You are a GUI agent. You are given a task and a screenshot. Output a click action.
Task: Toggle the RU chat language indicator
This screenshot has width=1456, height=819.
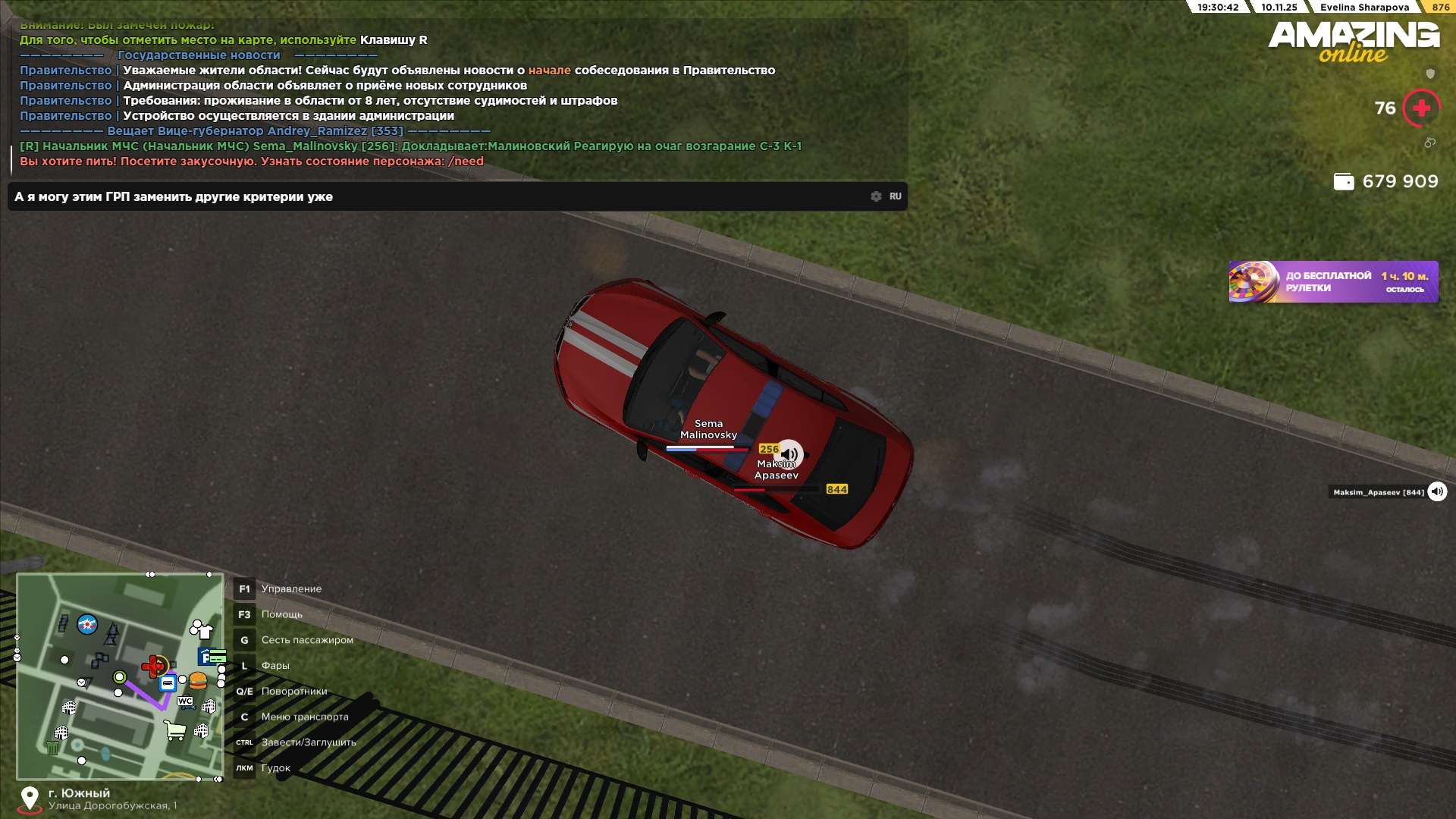895,196
